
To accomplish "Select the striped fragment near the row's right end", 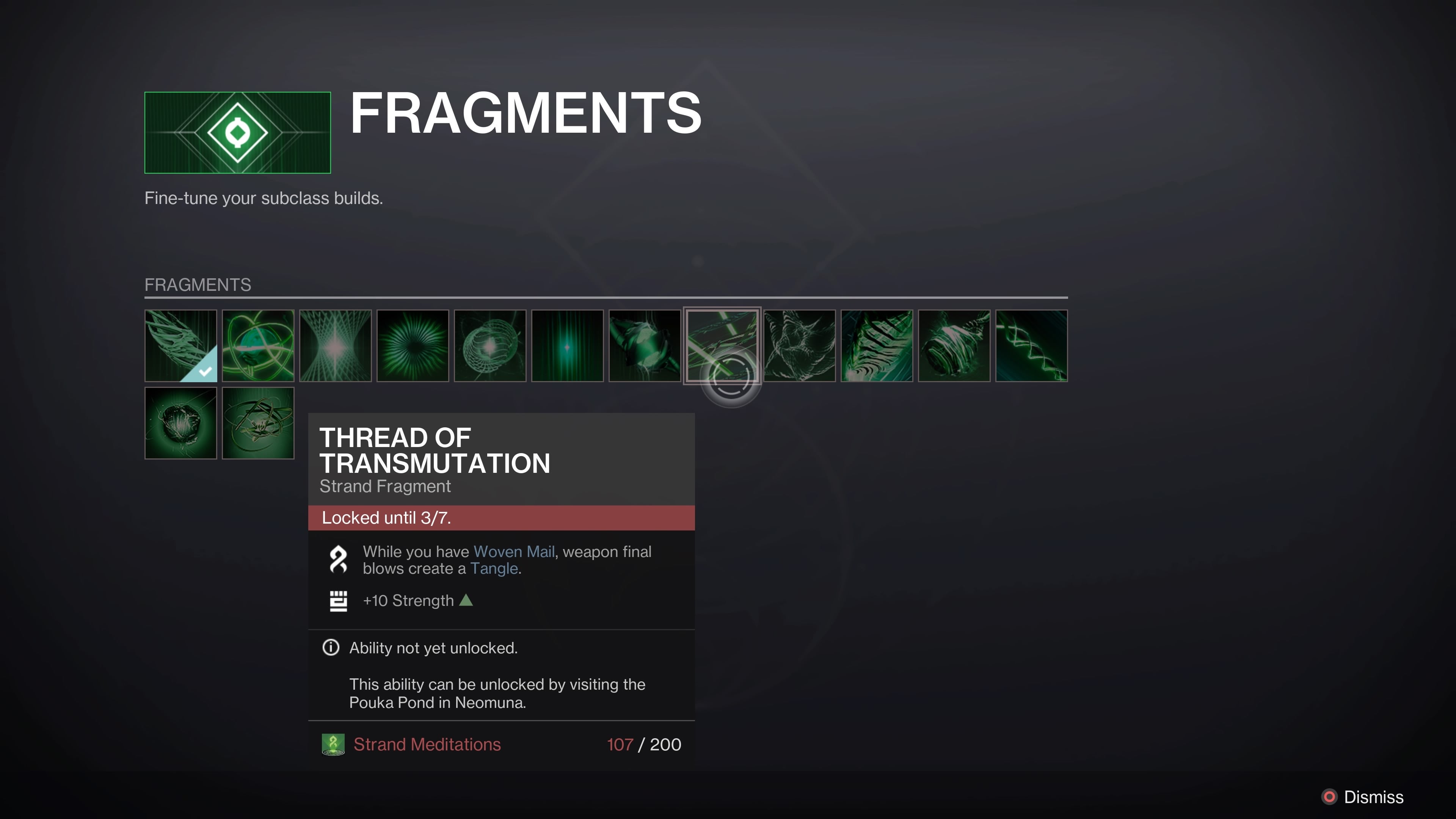I will pos(877,345).
